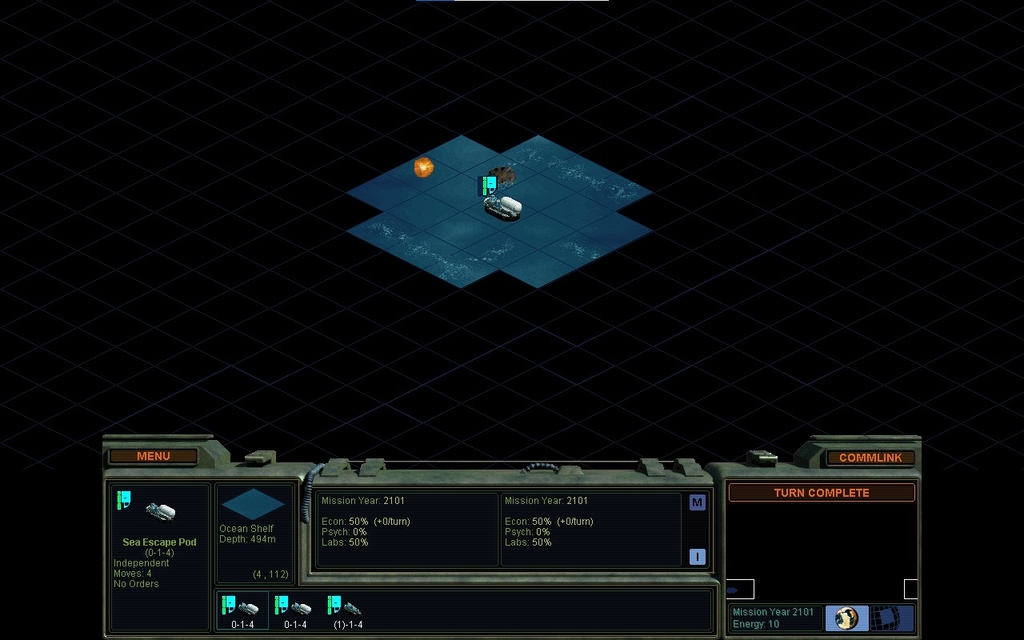Screen dimensions: 1024x640
Task: Select the (1)-1-4 unit in the stack
Action: click(347, 611)
